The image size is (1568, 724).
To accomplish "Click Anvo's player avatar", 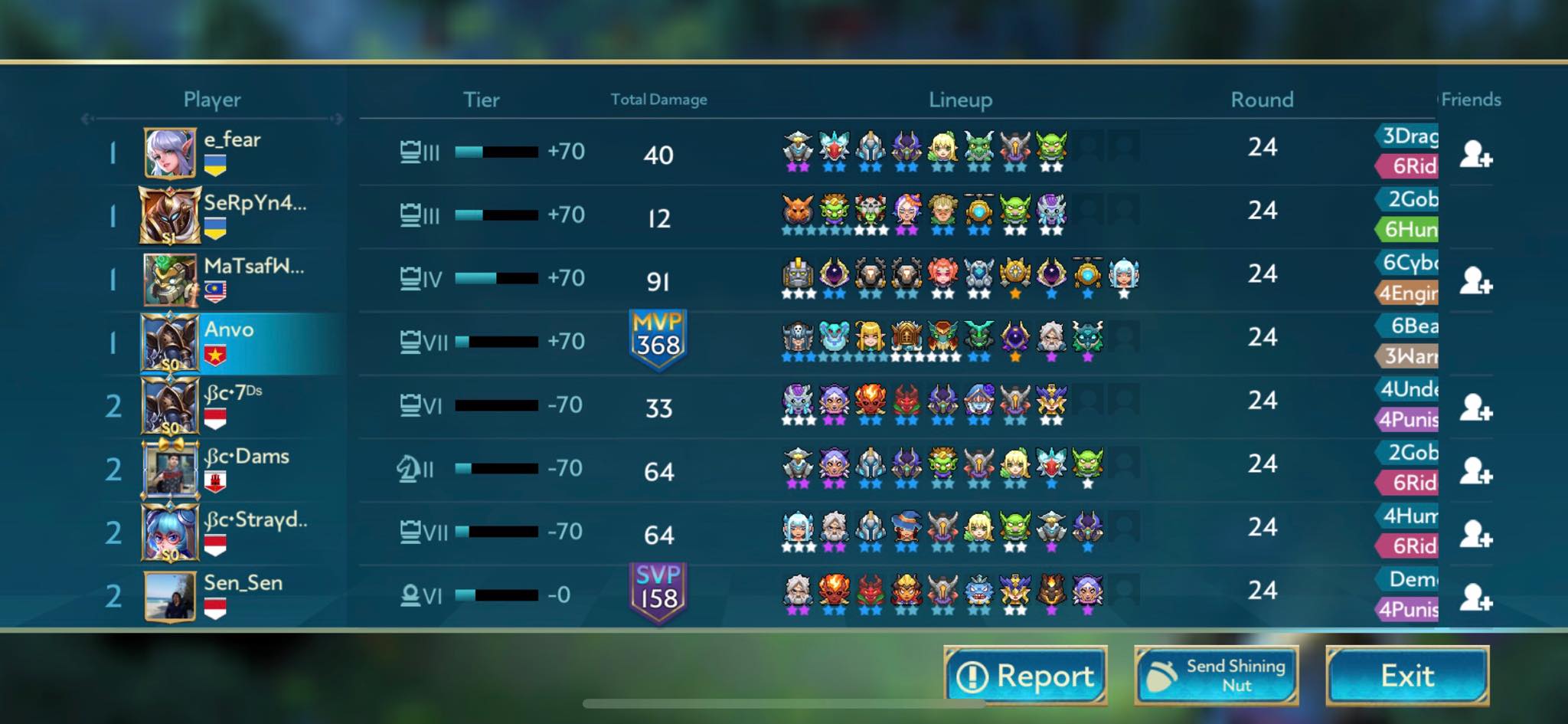I will (170, 342).
